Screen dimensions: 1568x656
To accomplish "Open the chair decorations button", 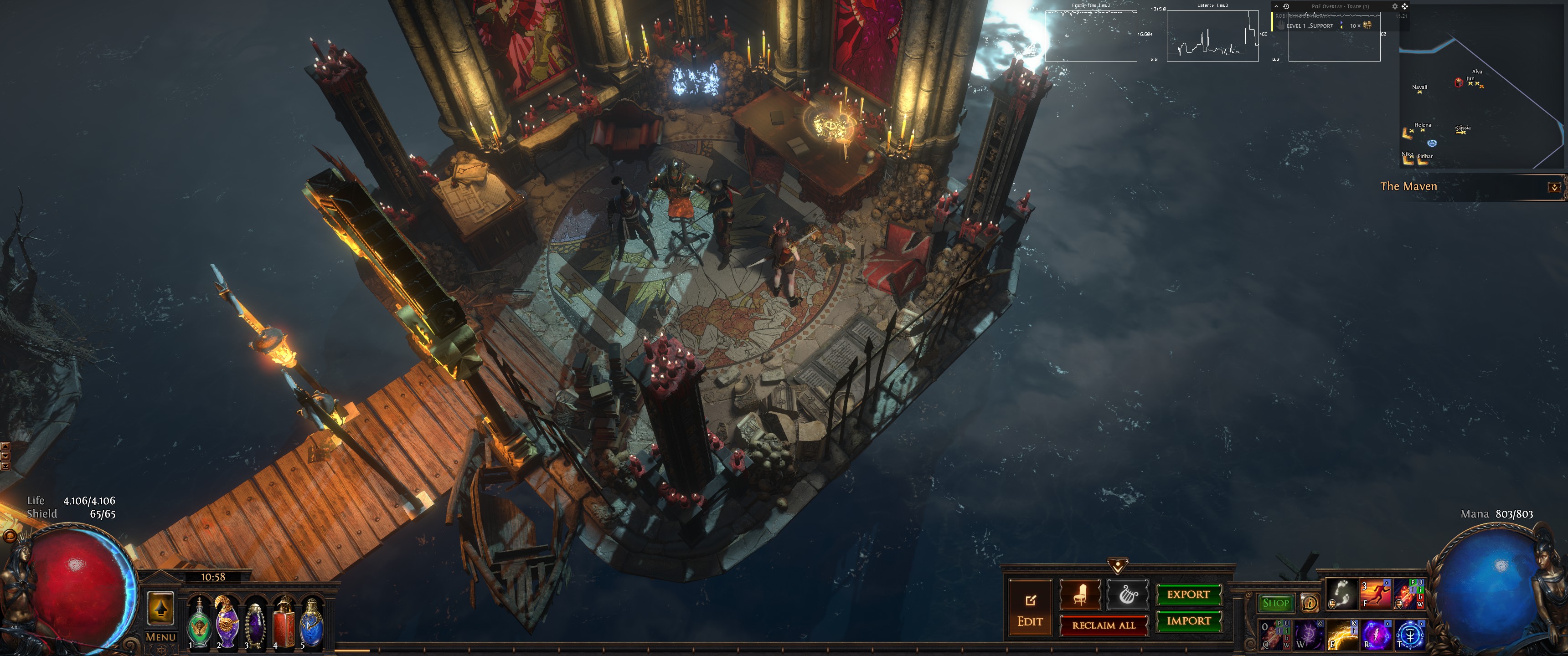I will pos(1080,594).
